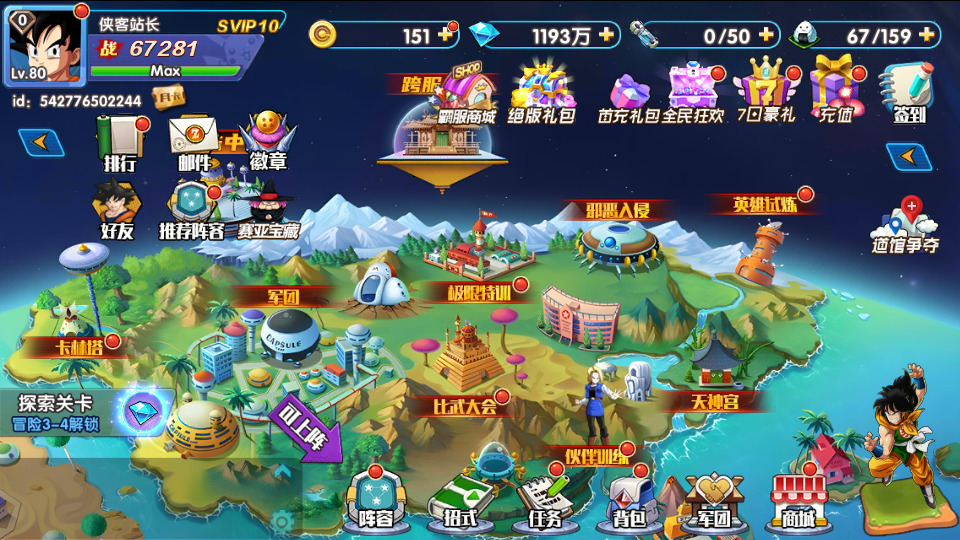Open the 阵容 lineup menu
This screenshot has width=960, height=540.
coord(376,499)
